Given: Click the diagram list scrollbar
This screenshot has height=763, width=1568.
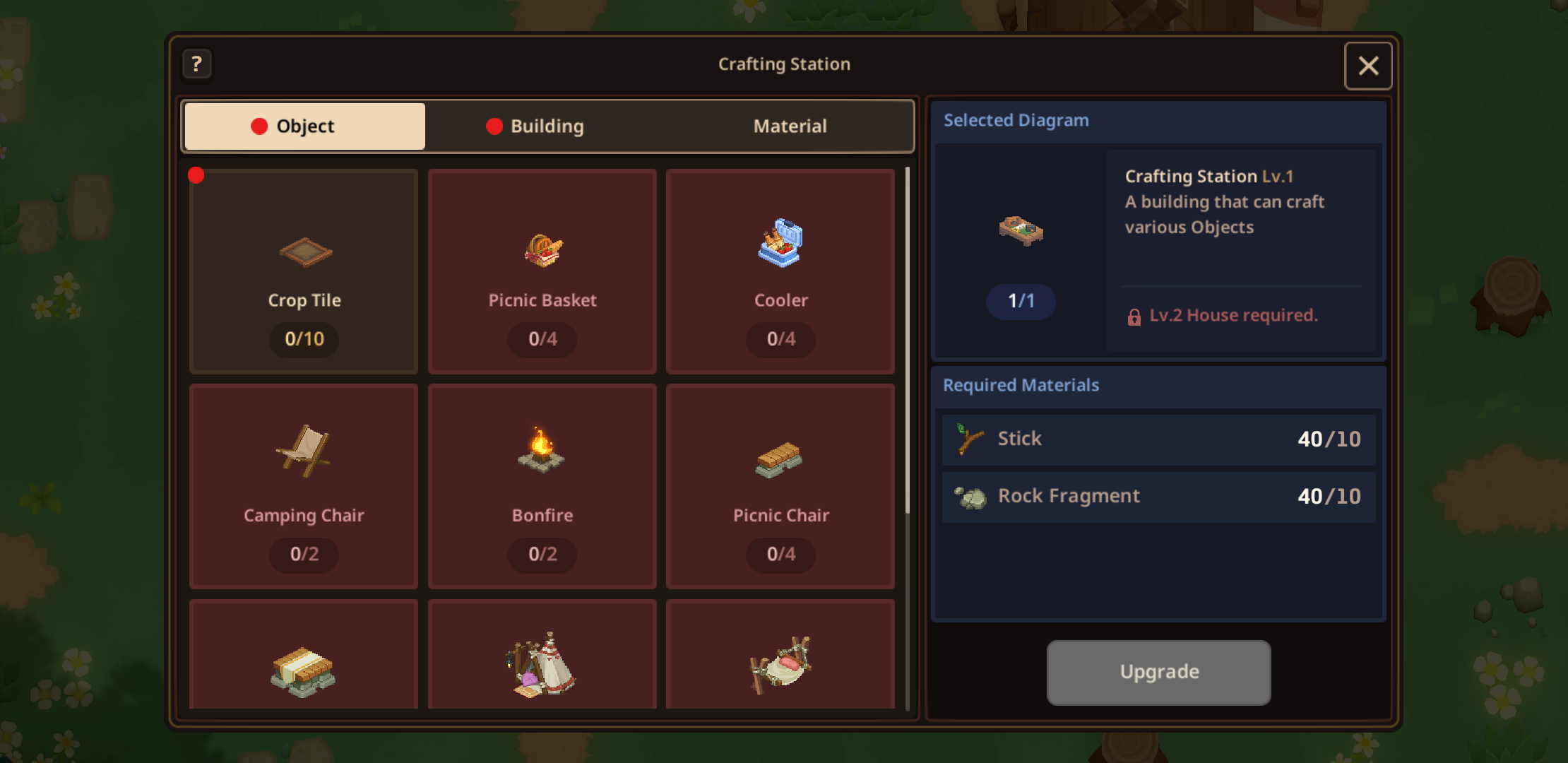Looking at the screenshot, I should coord(907,339).
